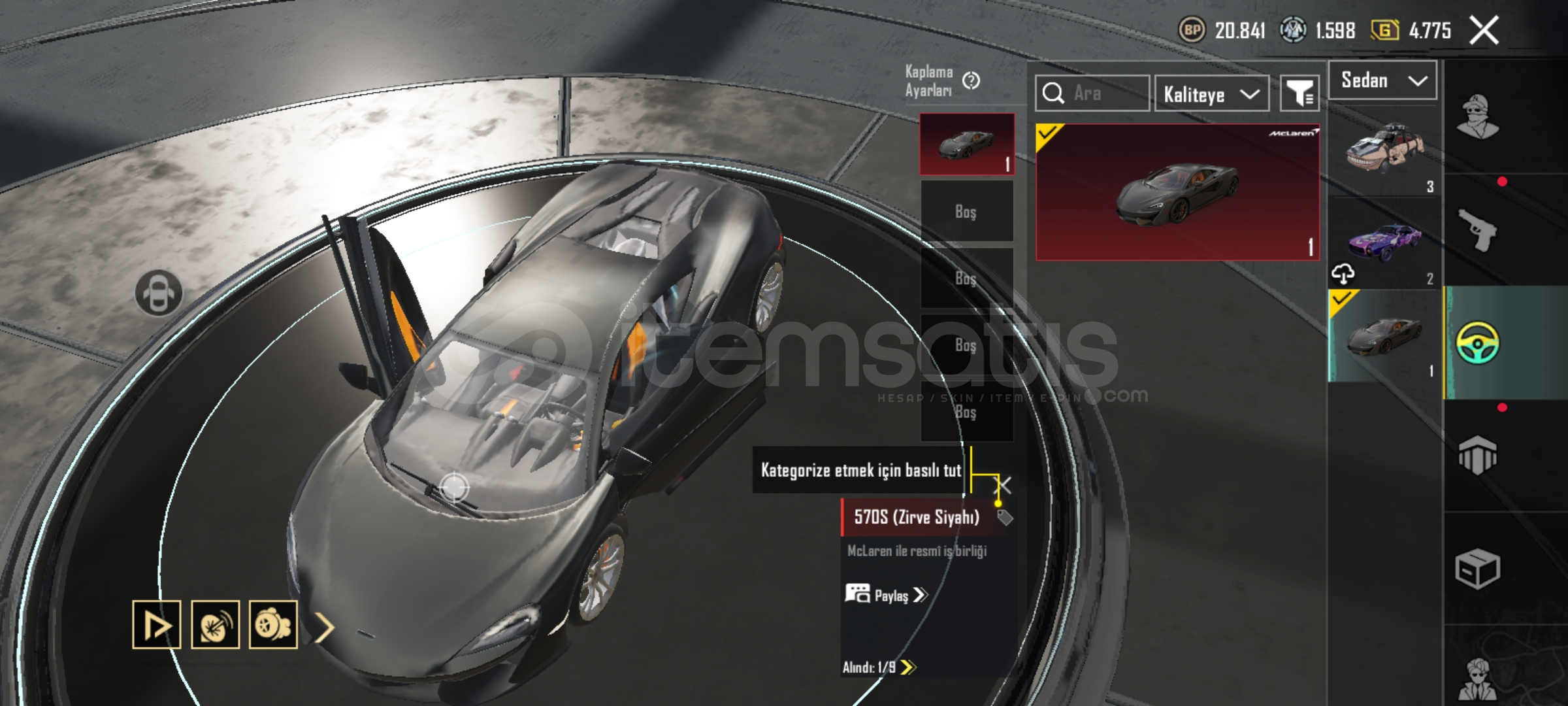Image resolution: width=1568 pixels, height=706 pixels.
Task: Expand the Sedan vehicle type dropdown
Action: [1382, 81]
